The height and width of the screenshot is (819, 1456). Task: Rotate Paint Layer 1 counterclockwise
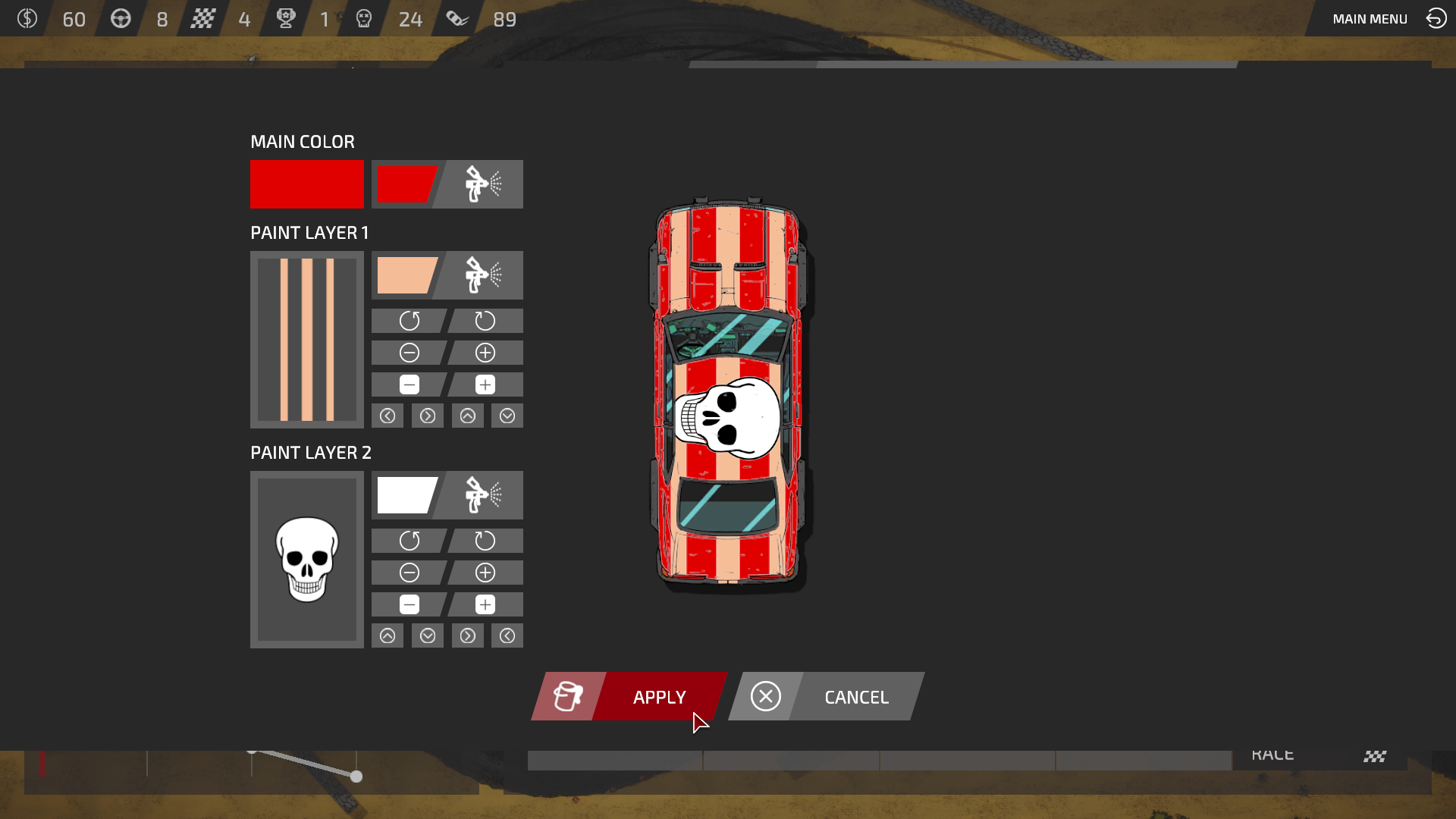(x=409, y=320)
